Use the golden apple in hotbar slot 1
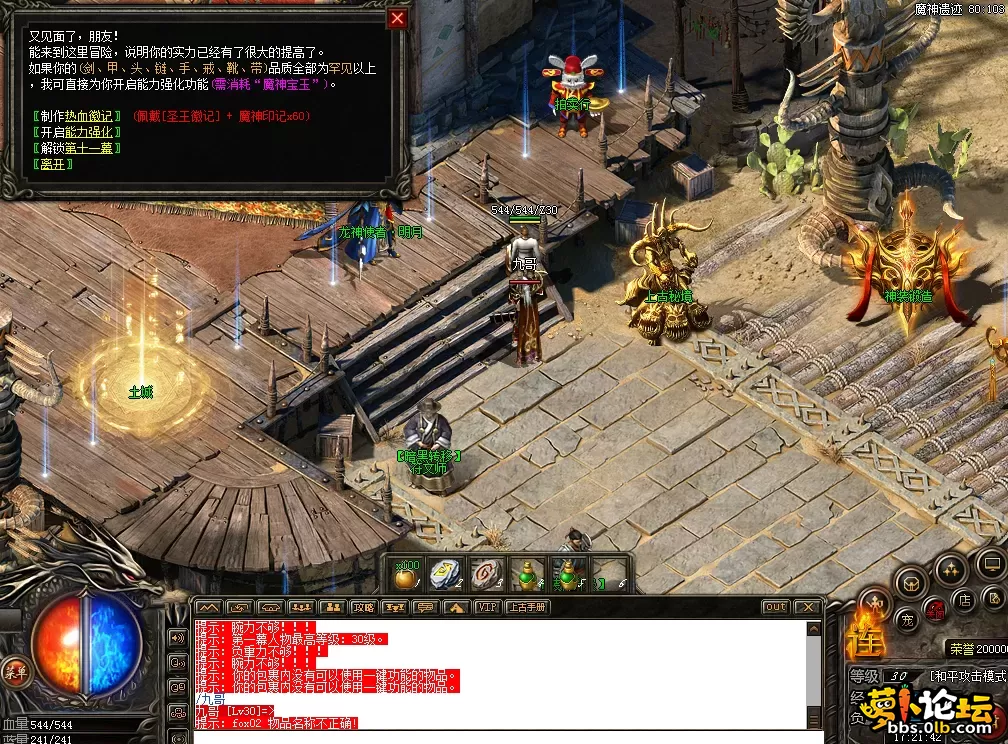The width and height of the screenshot is (1008, 744). click(x=406, y=575)
